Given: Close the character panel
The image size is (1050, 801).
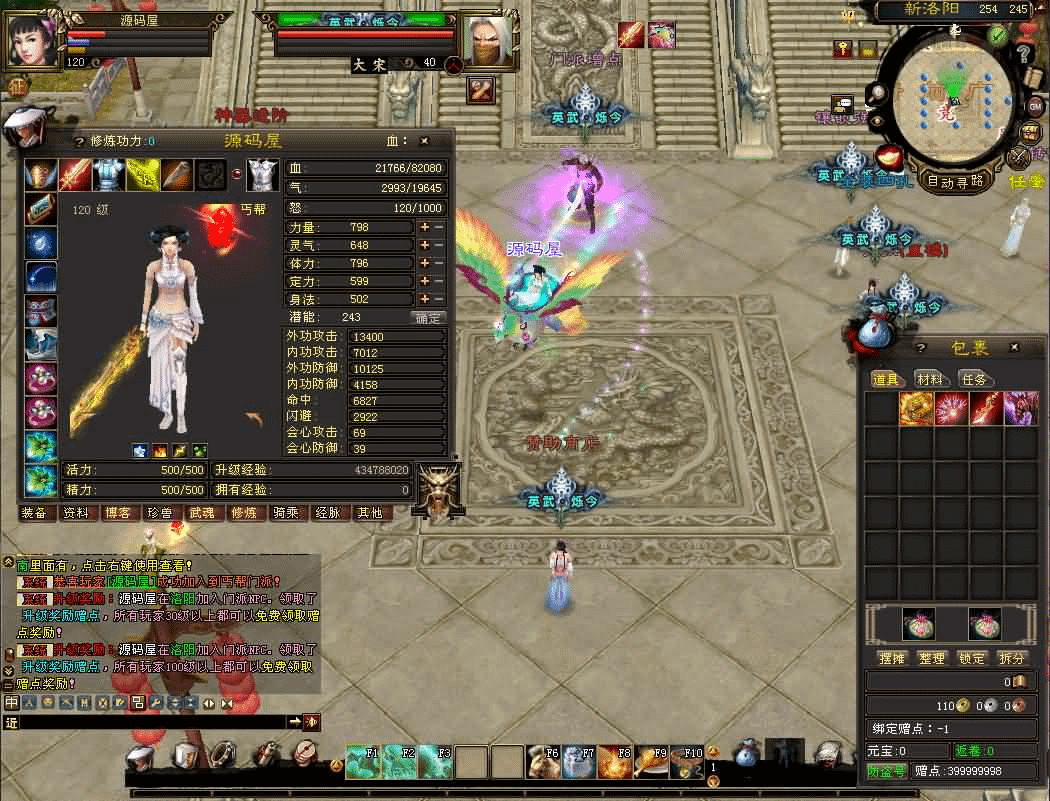Looking at the screenshot, I should (424, 142).
